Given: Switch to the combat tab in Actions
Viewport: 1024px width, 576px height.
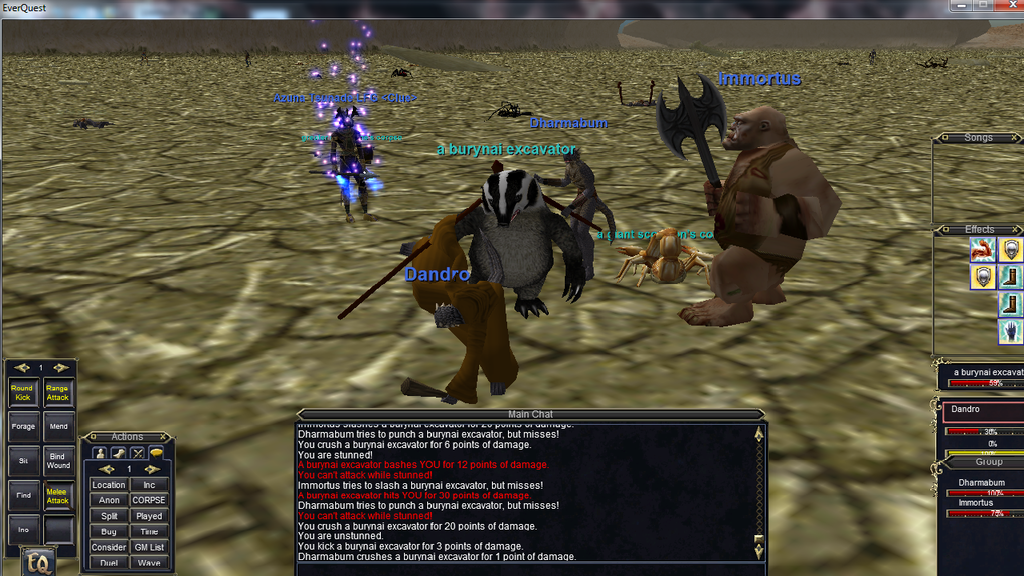Looking at the screenshot, I should [138, 453].
